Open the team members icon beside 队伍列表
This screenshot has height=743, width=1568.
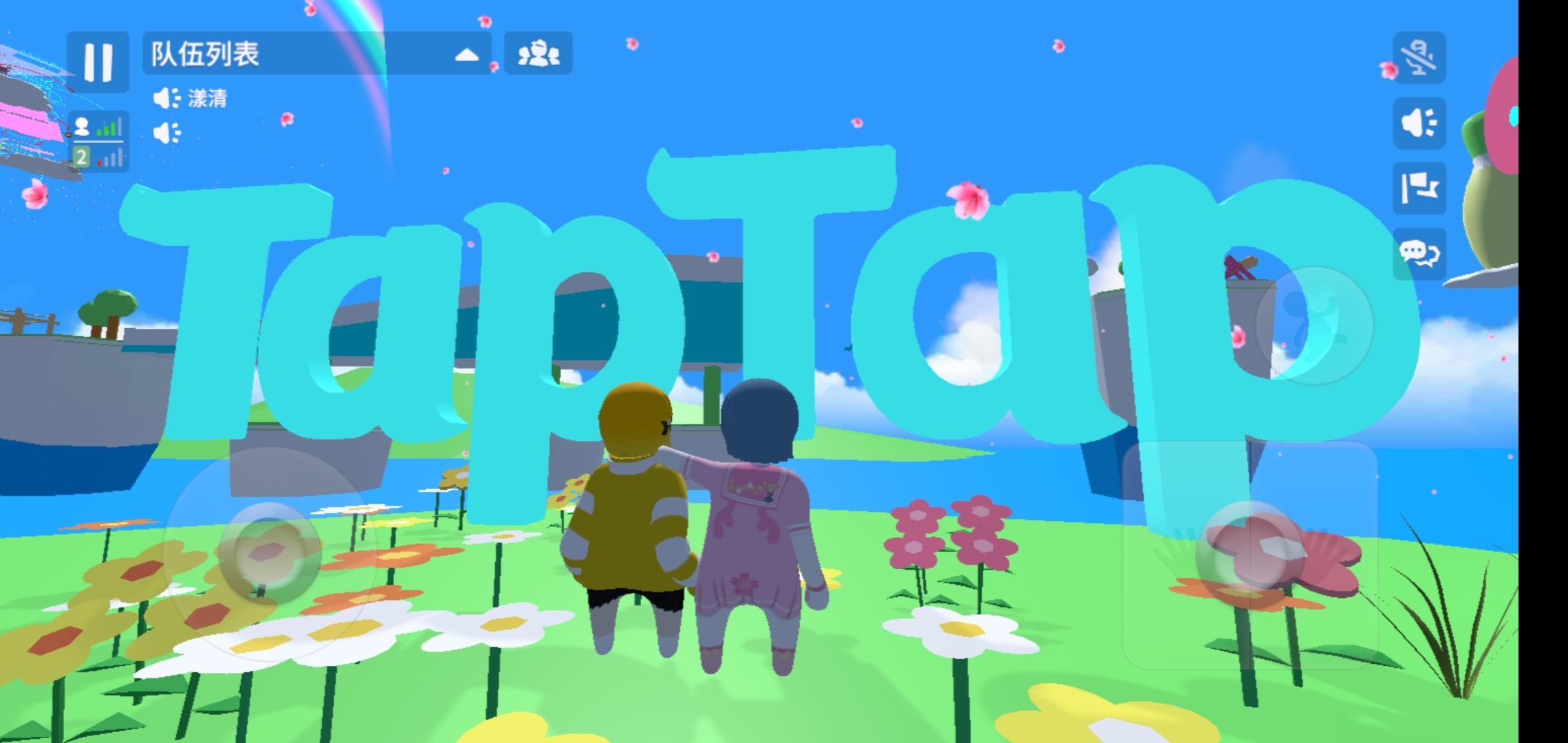pyautogui.click(x=537, y=55)
